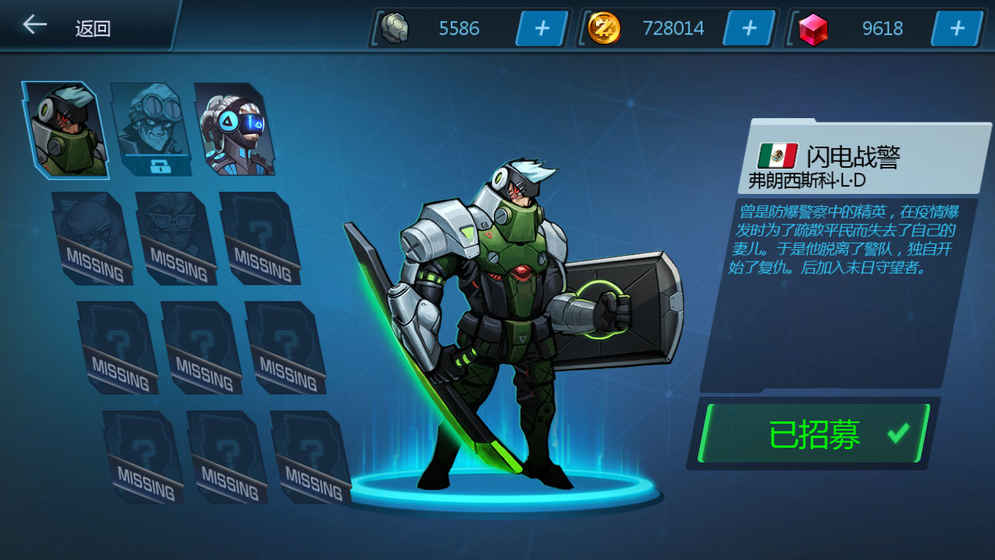995x560 pixels.
Task: Select the green armored riot cop portrait
Action: point(66,130)
